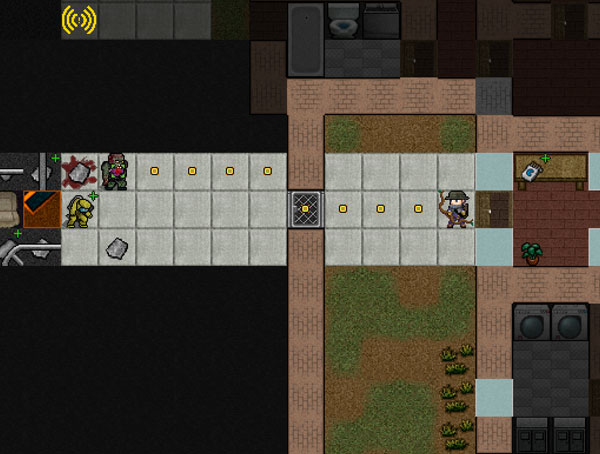Click the yellow noise signal marker
The height and width of the screenshot is (454, 600).
79,19
